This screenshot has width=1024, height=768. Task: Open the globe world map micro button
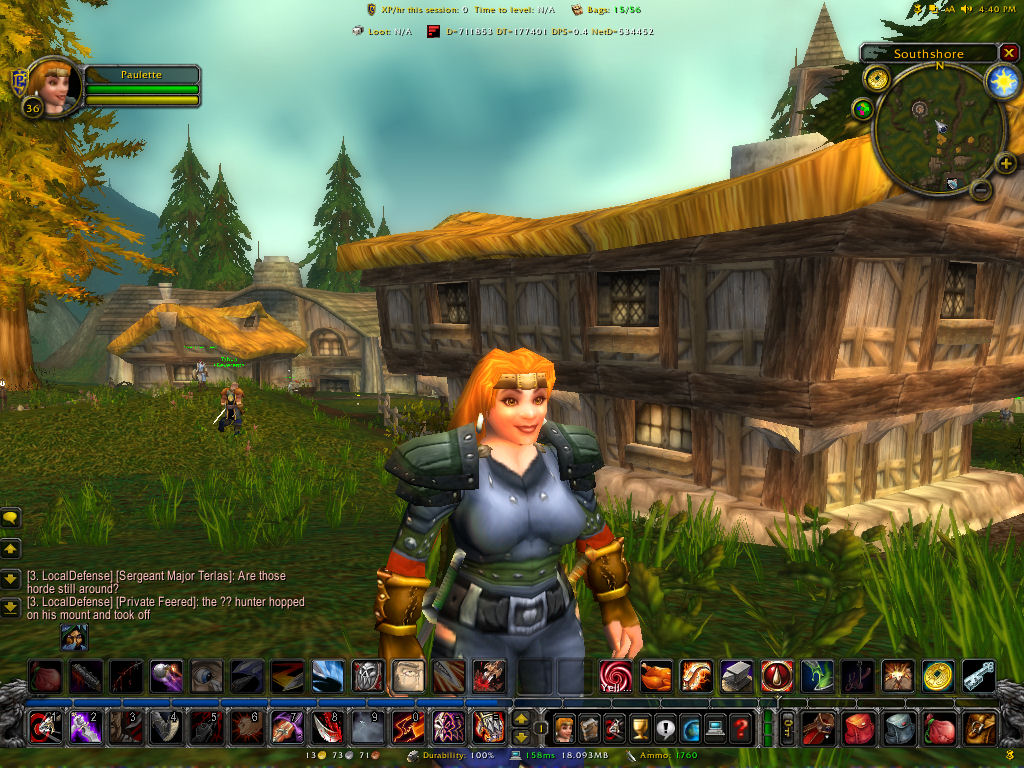(691, 726)
